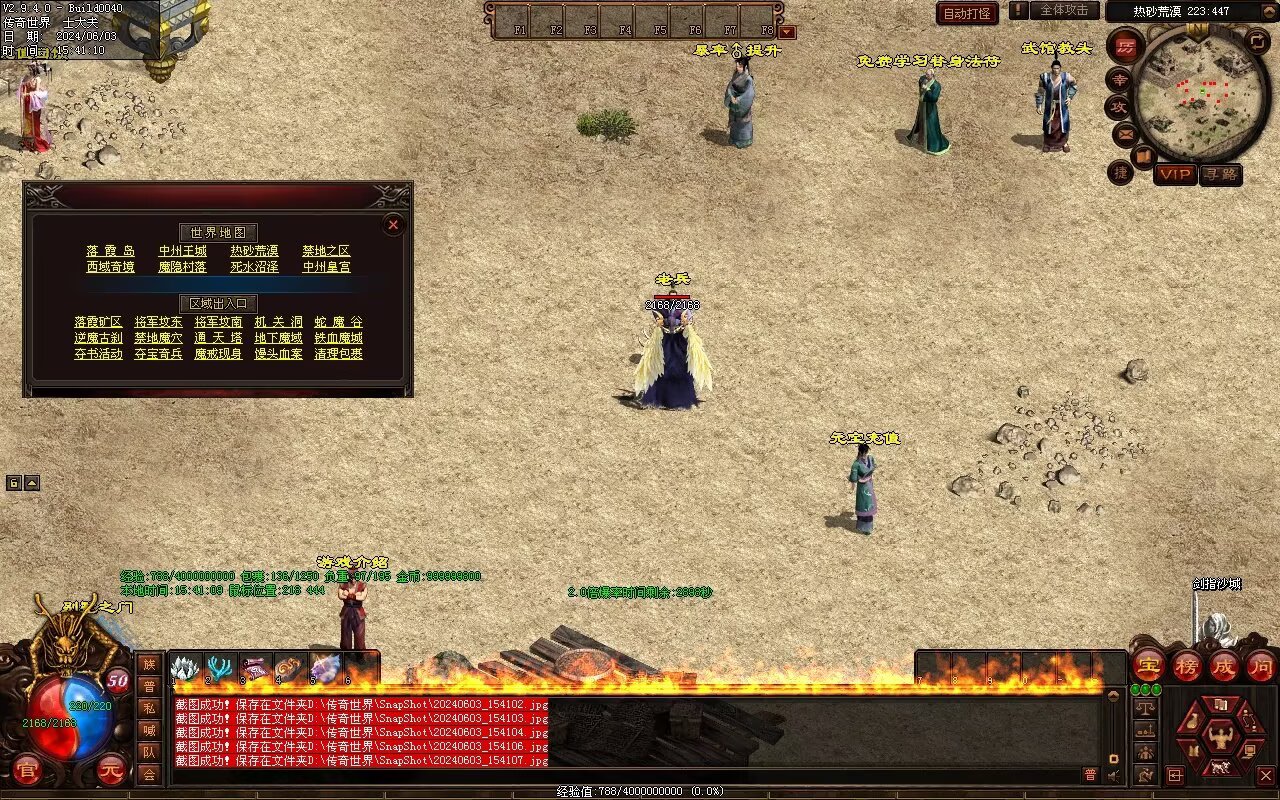Show the 榜 rankings button
Viewport: 1280px width, 800px height.
click(x=1187, y=664)
